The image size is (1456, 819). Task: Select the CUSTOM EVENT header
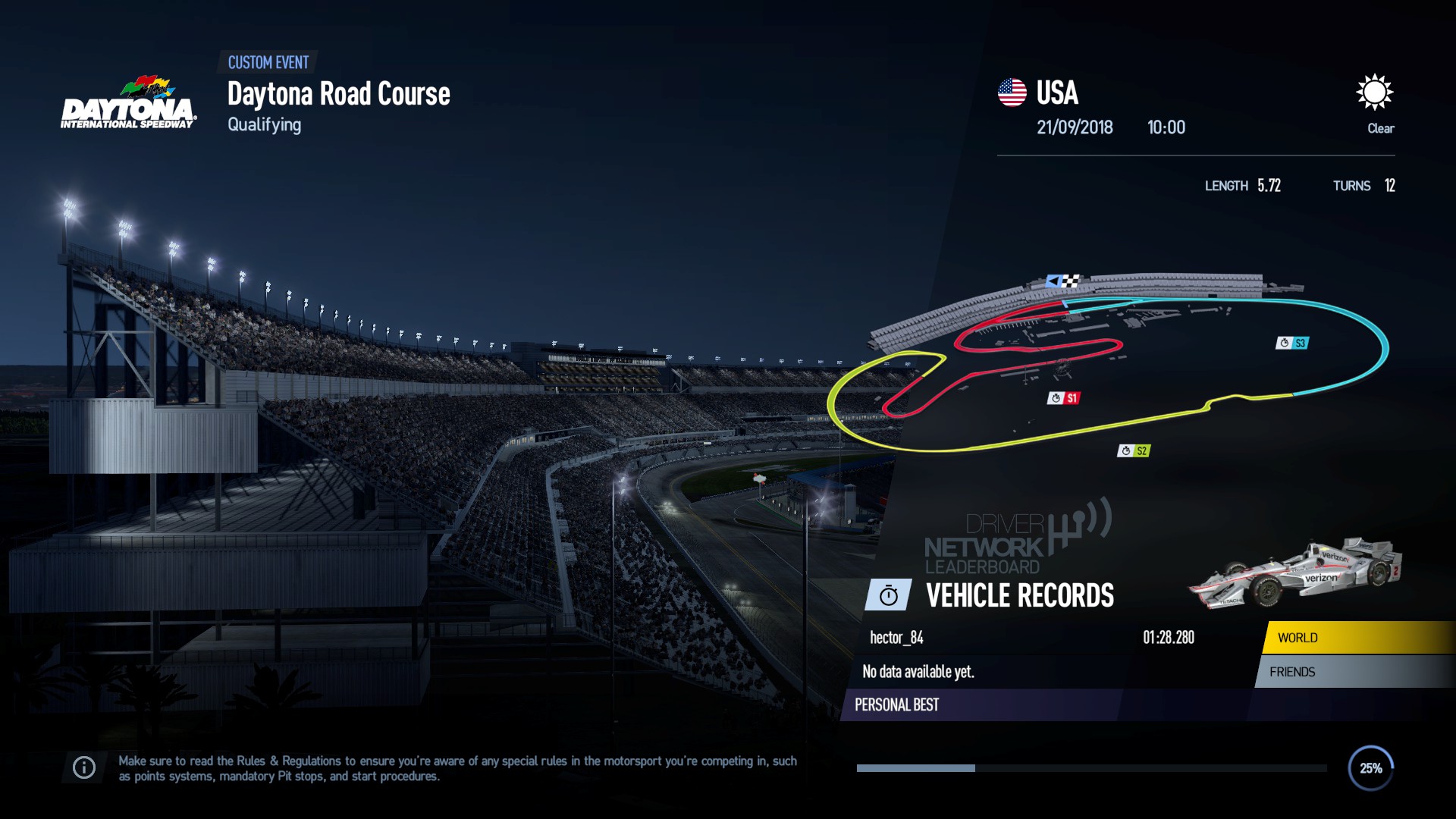[269, 63]
